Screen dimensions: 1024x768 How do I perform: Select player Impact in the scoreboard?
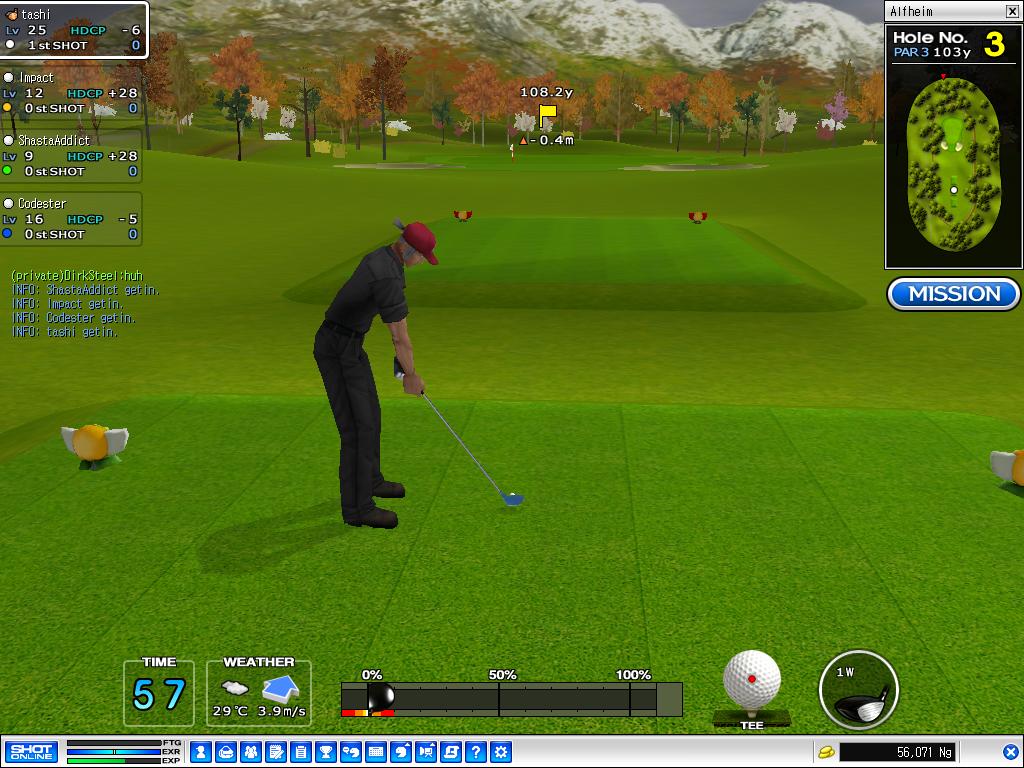(x=71, y=93)
